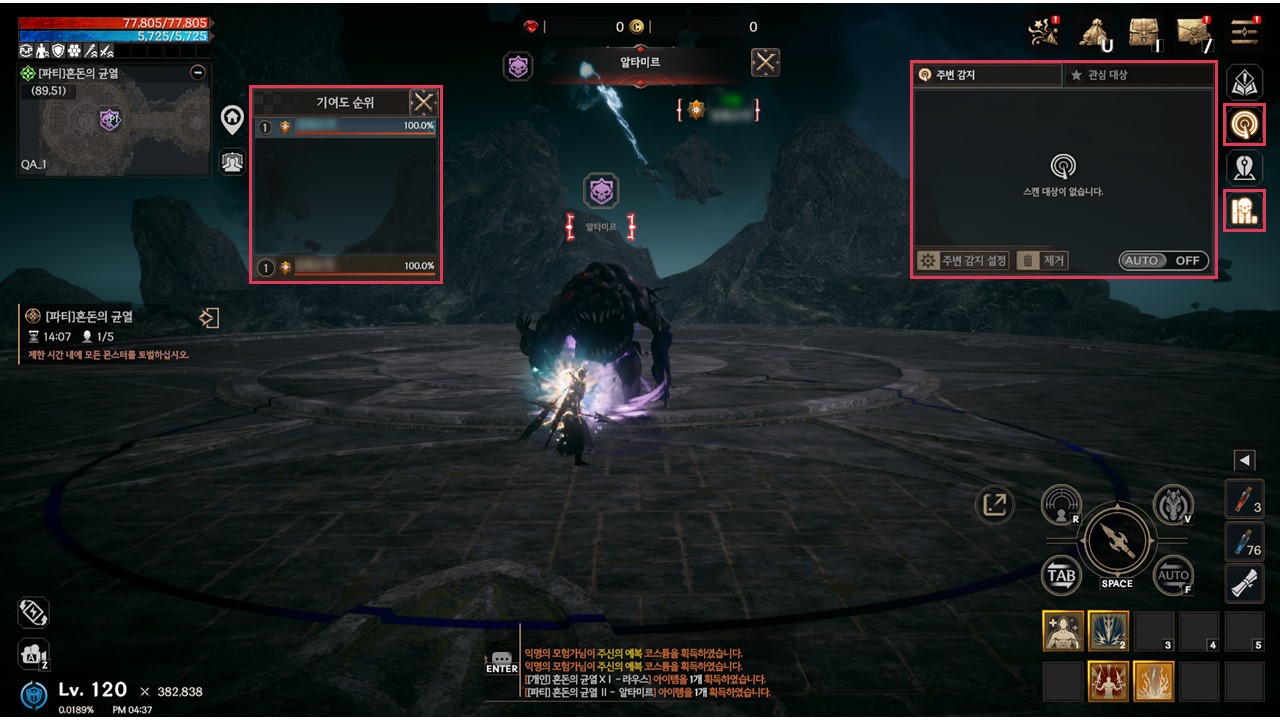
Task: Toggle the AUTO OFF scan switch
Action: 1163,261
